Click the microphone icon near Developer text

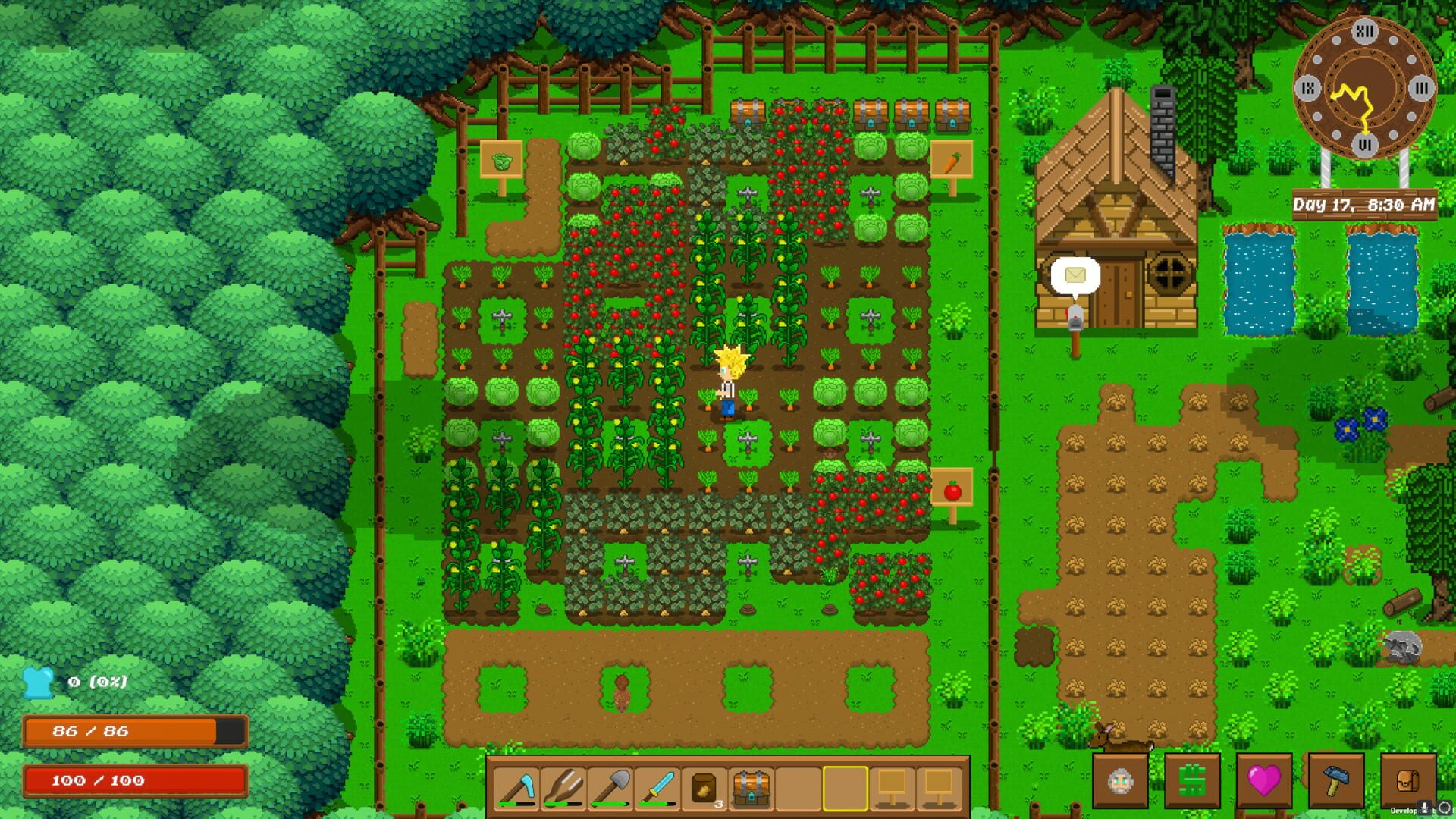[x=1424, y=806]
